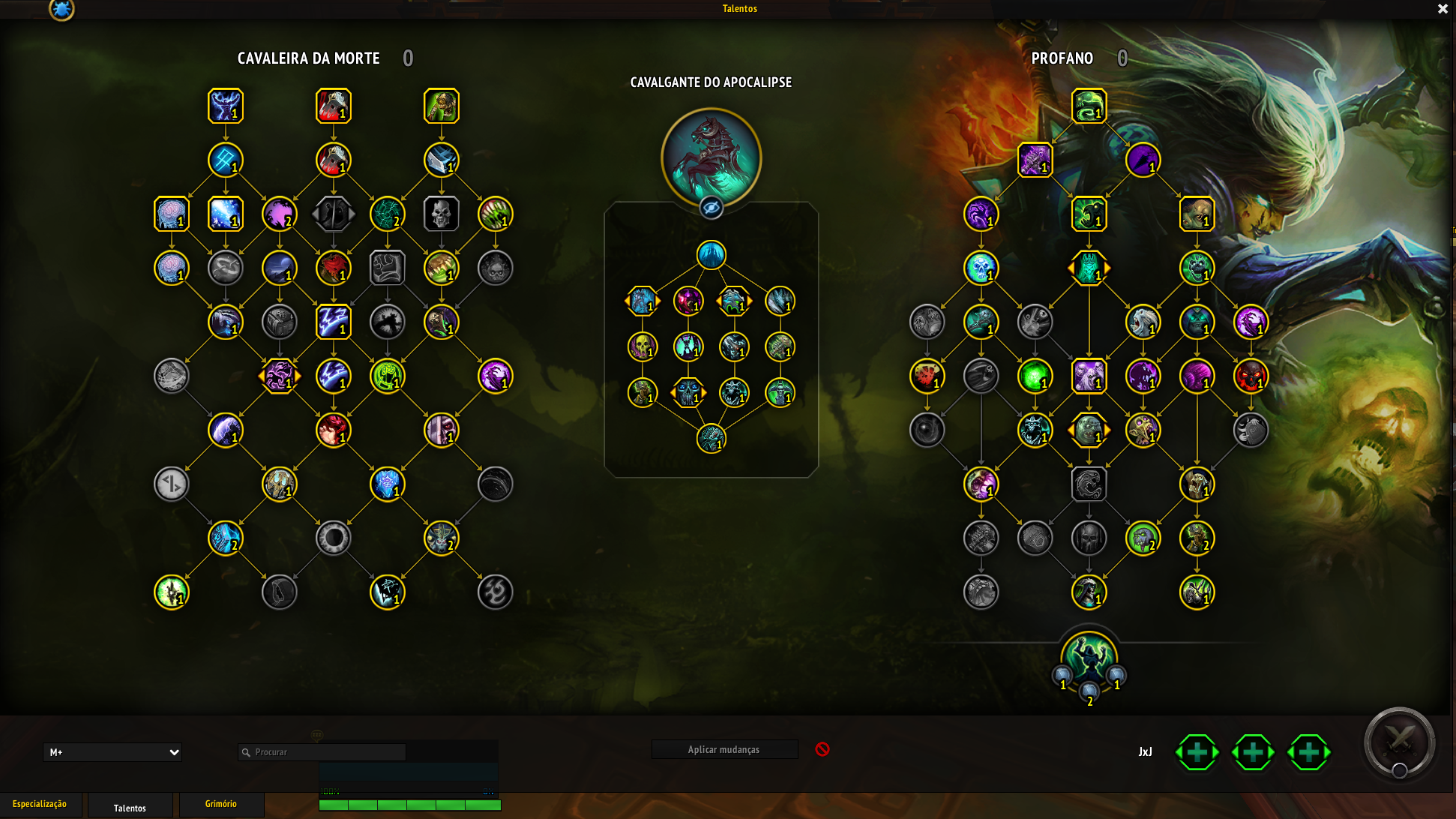Image resolution: width=1456 pixels, height=819 pixels.
Task: Toggle the eye icon under hero emblem
Action: point(711,208)
